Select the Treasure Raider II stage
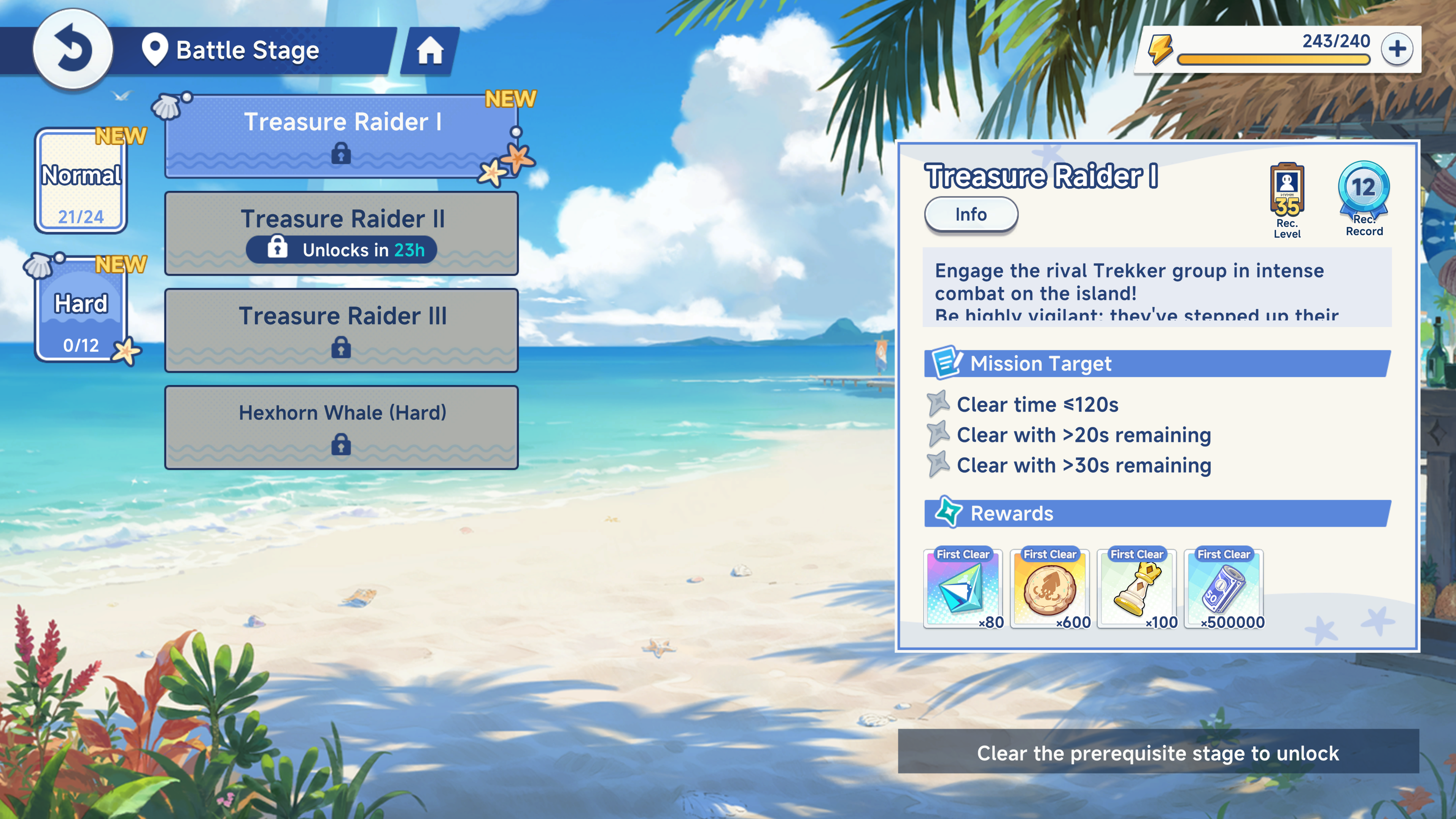1456x819 pixels. (x=341, y=234)
